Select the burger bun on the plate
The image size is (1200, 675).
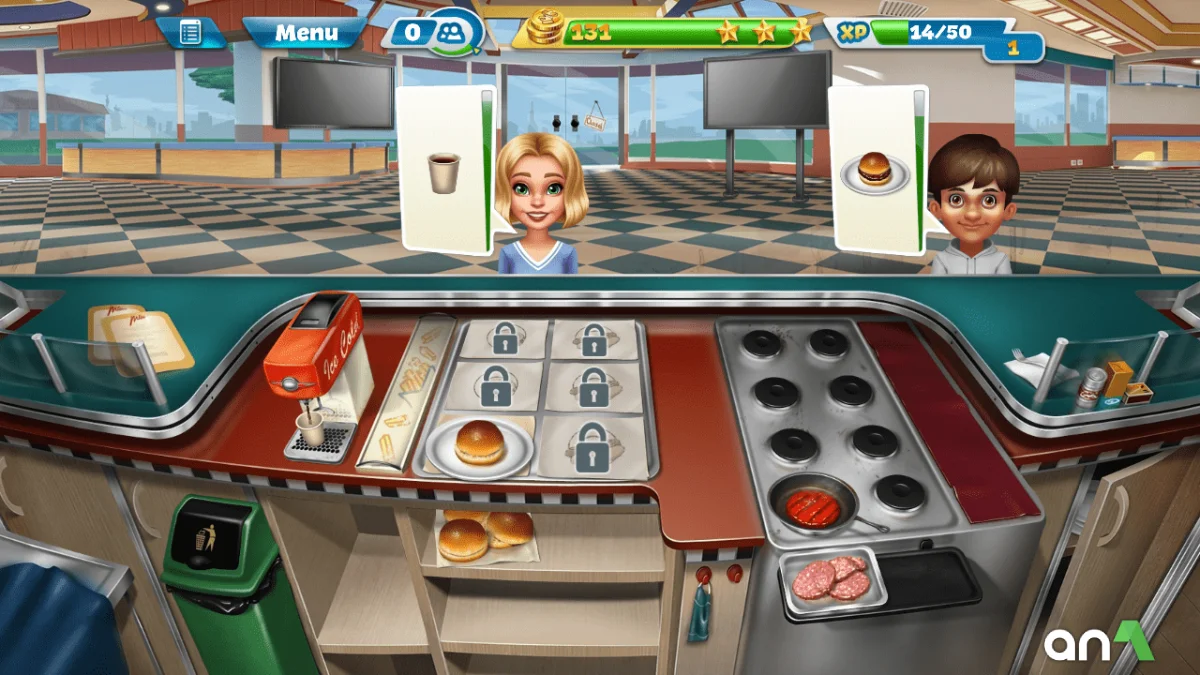479,443
